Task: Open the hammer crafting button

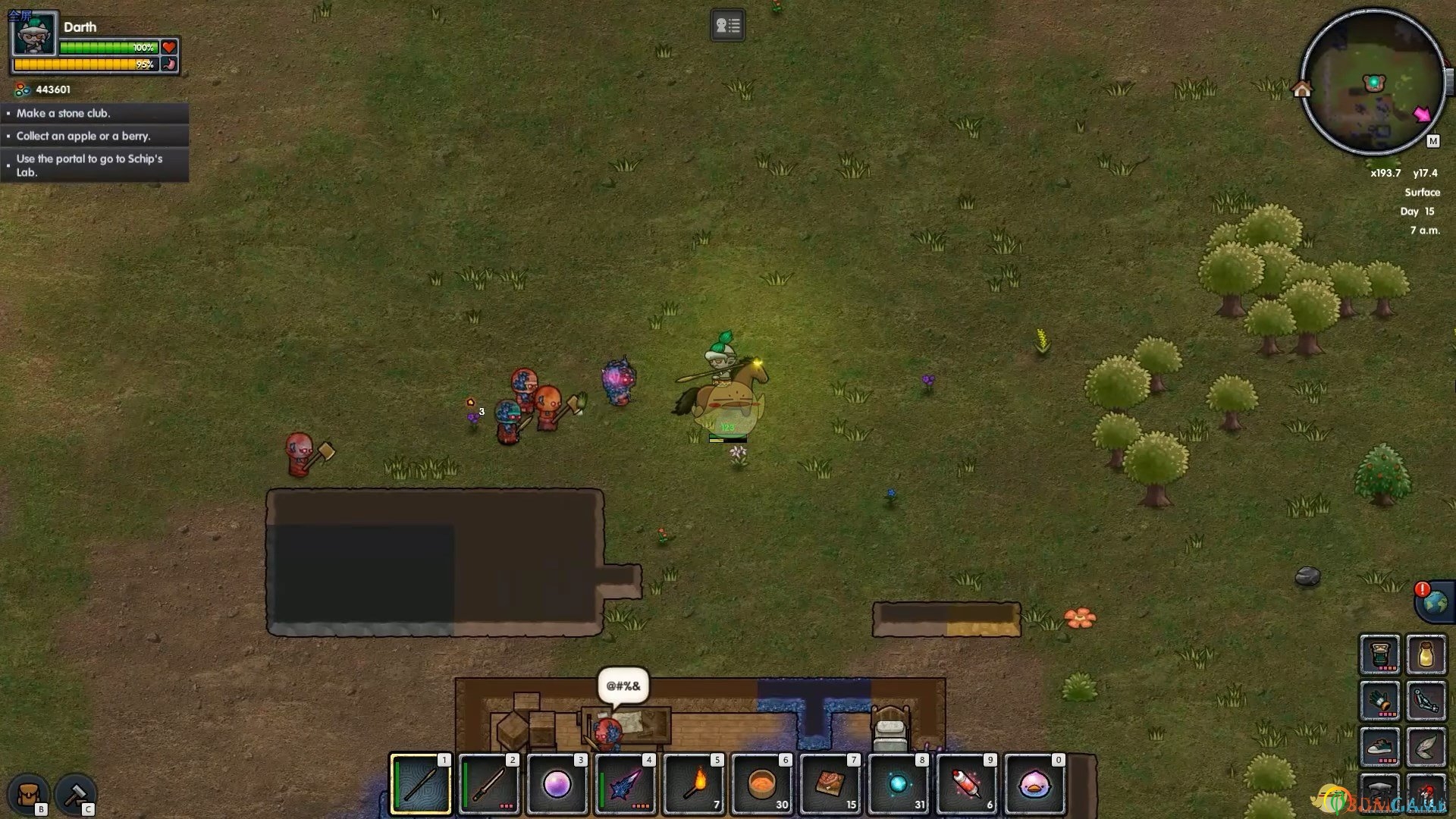Action: tap(75, 793)
